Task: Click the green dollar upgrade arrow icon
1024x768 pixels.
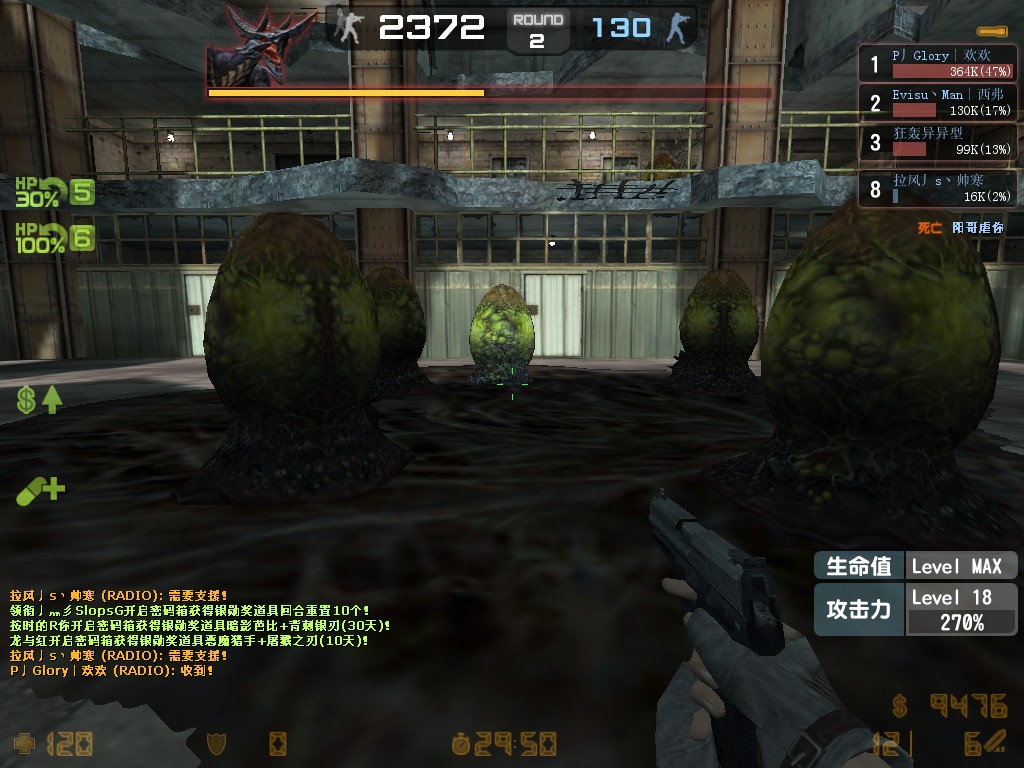Action: coord(39,401)
